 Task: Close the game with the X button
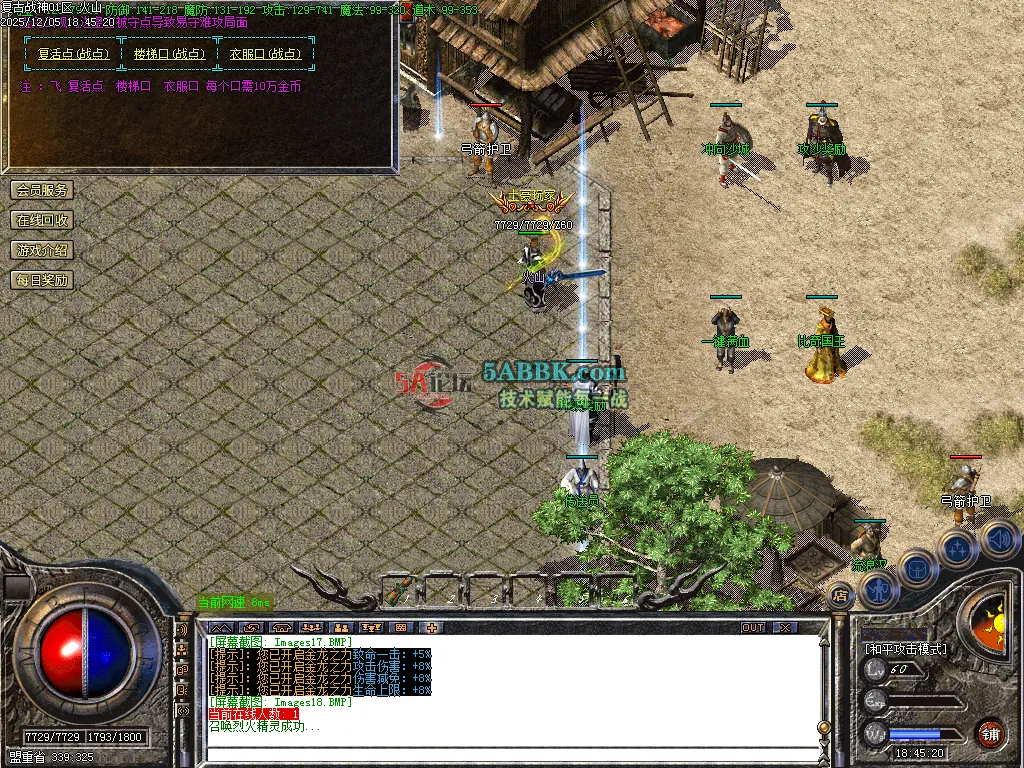785,628
